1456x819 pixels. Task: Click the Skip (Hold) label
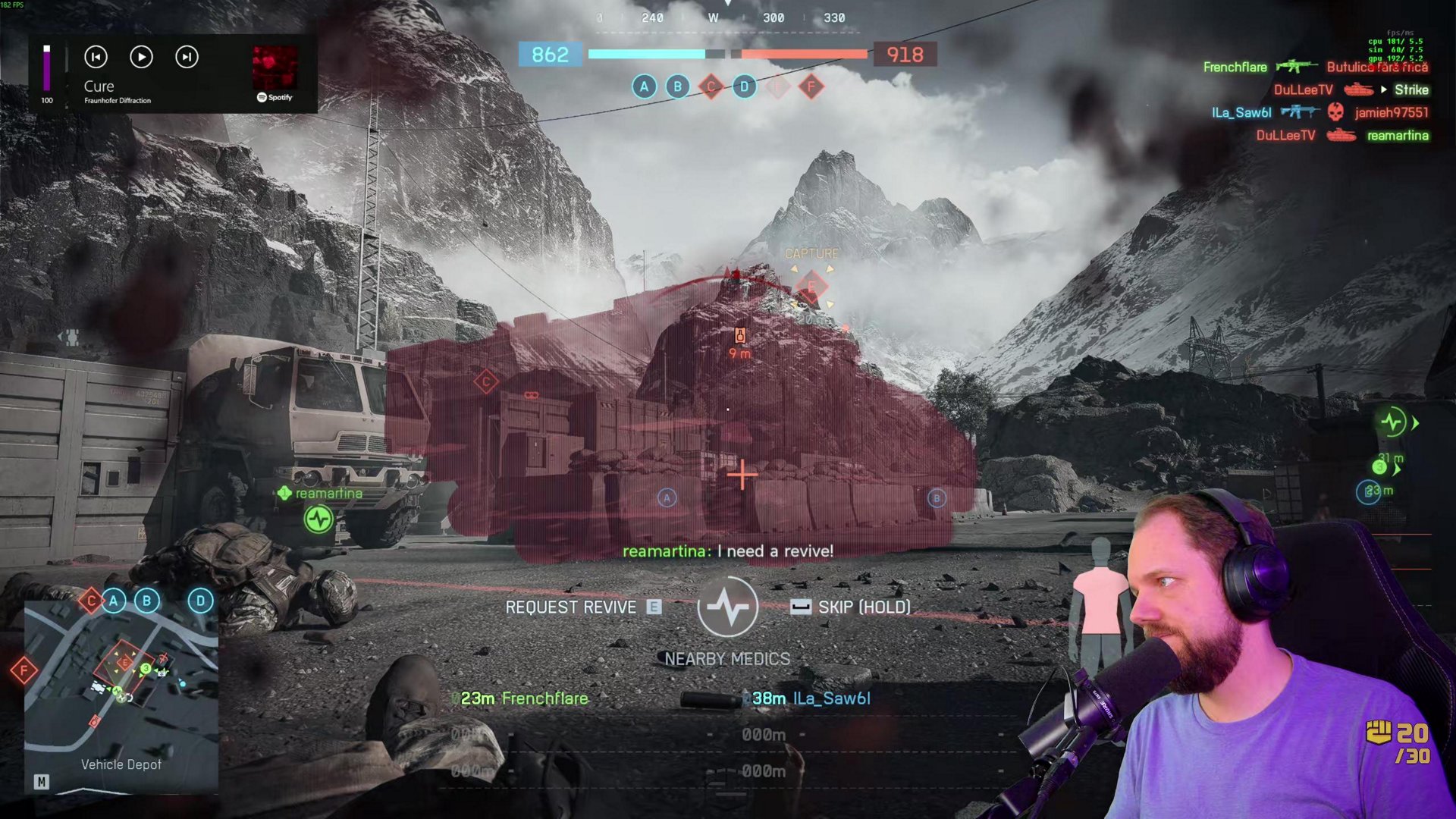coord(863,607)
